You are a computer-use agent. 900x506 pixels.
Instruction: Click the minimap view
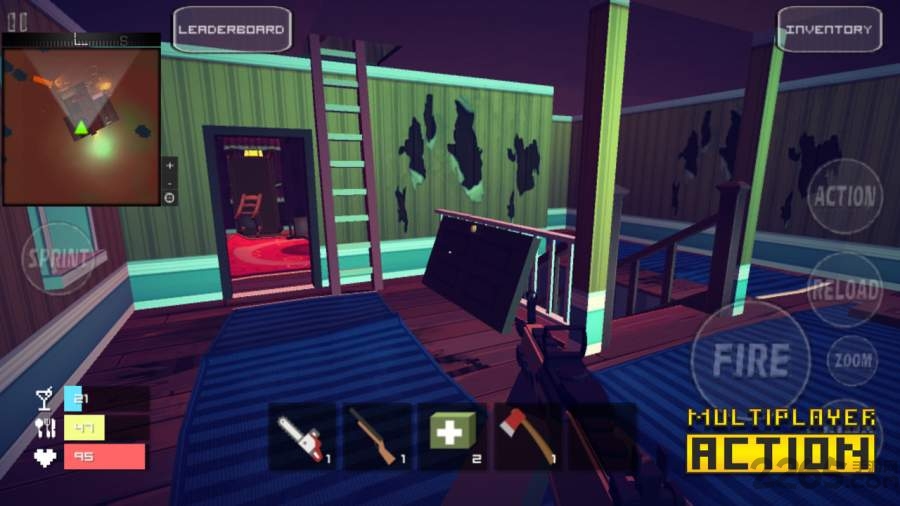pyautogui.click(x=80, y=125)
